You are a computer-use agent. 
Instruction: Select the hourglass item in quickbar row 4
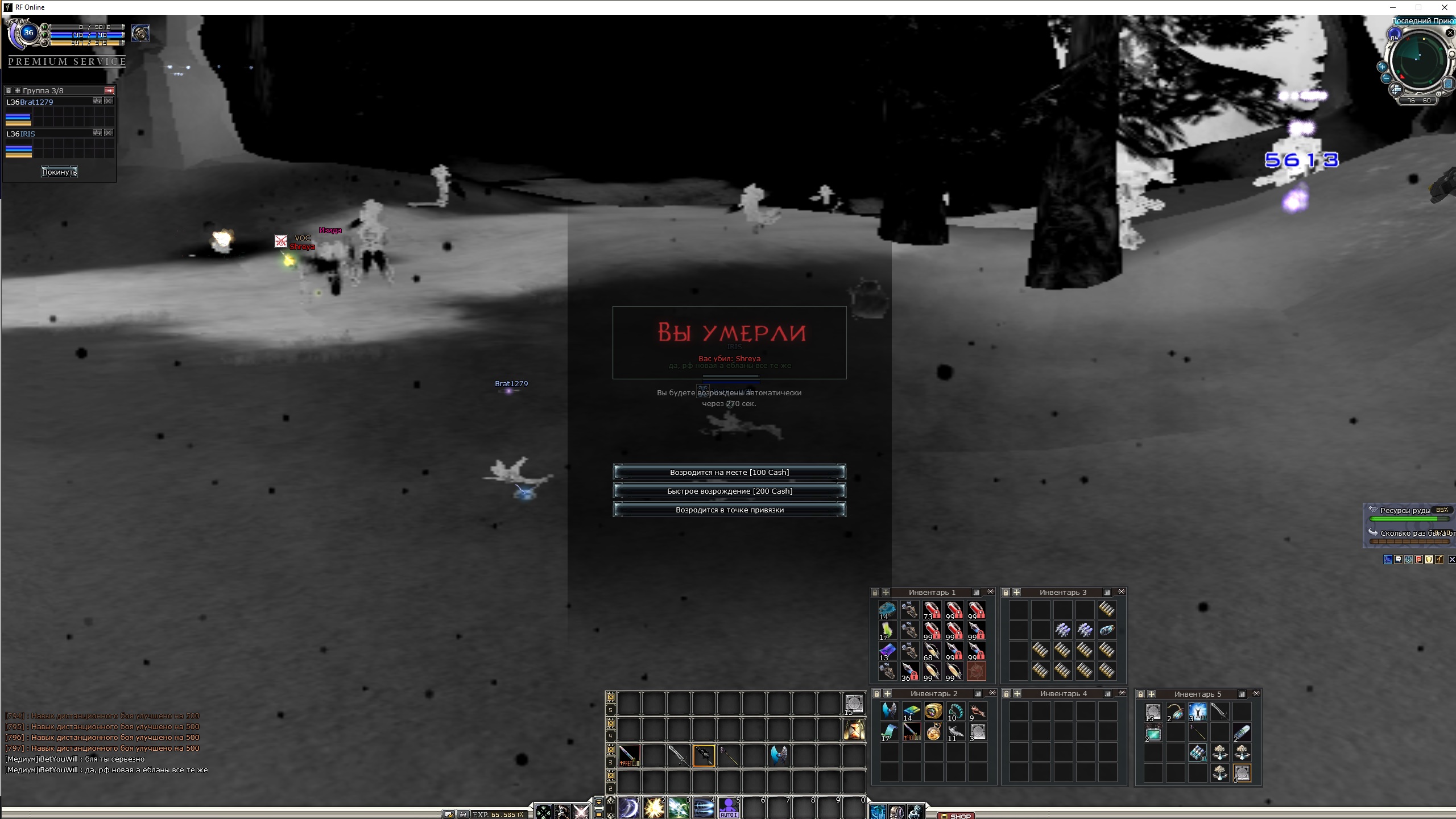854,730
